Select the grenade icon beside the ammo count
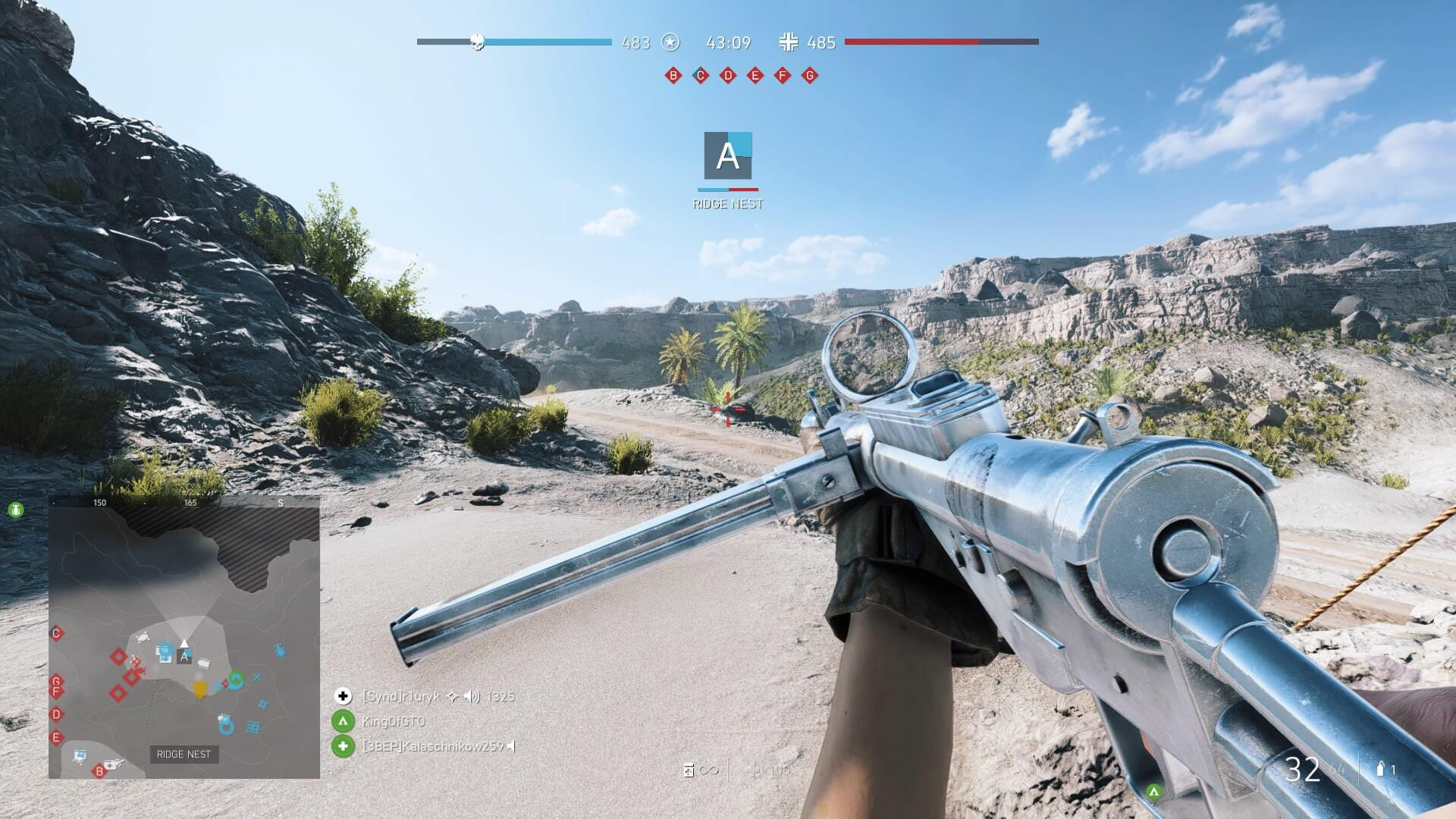The image size is (1456, 819). pos(1380,770)
